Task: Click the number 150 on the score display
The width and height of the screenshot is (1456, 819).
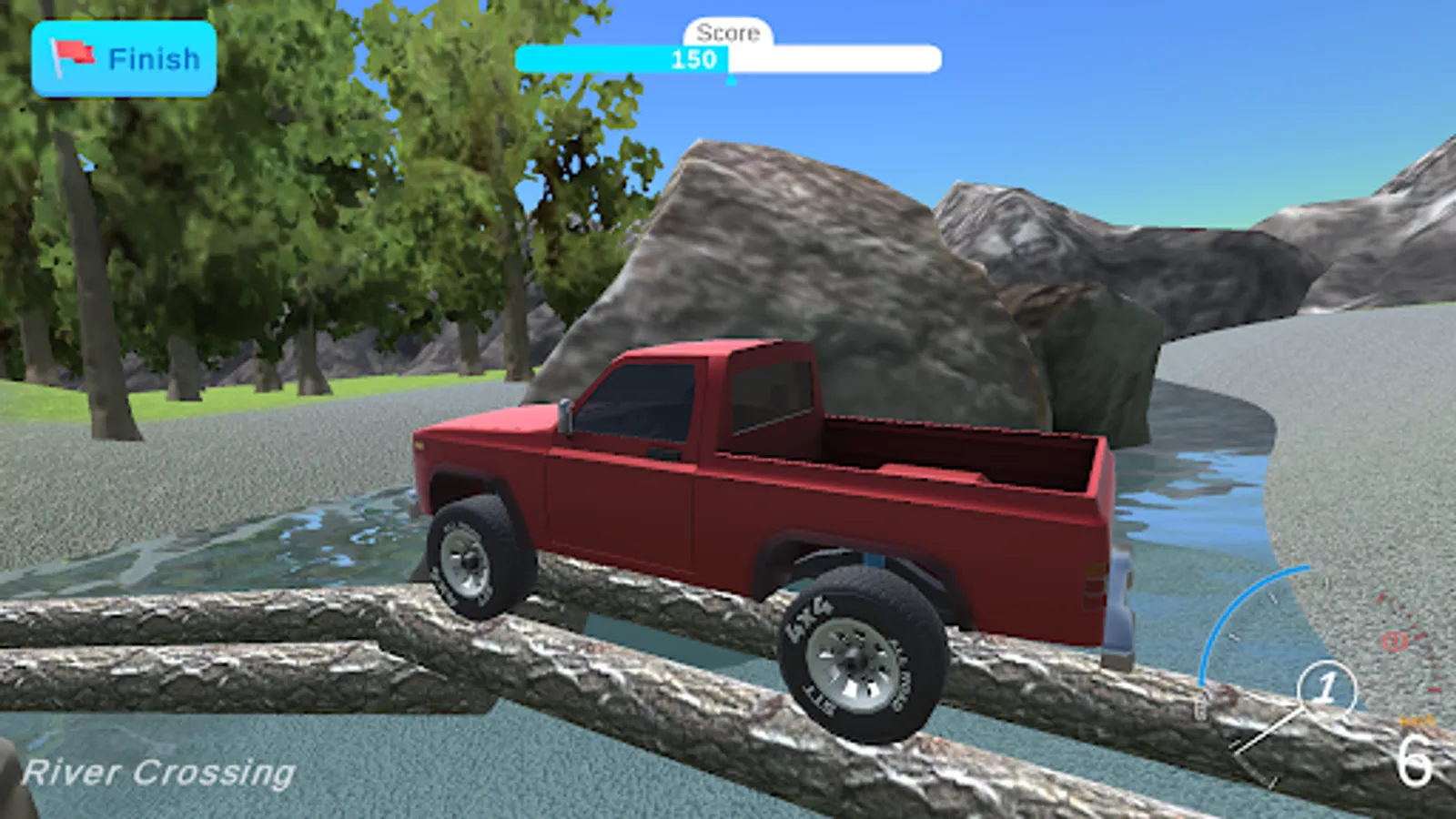Action: (x=693, y=61)
